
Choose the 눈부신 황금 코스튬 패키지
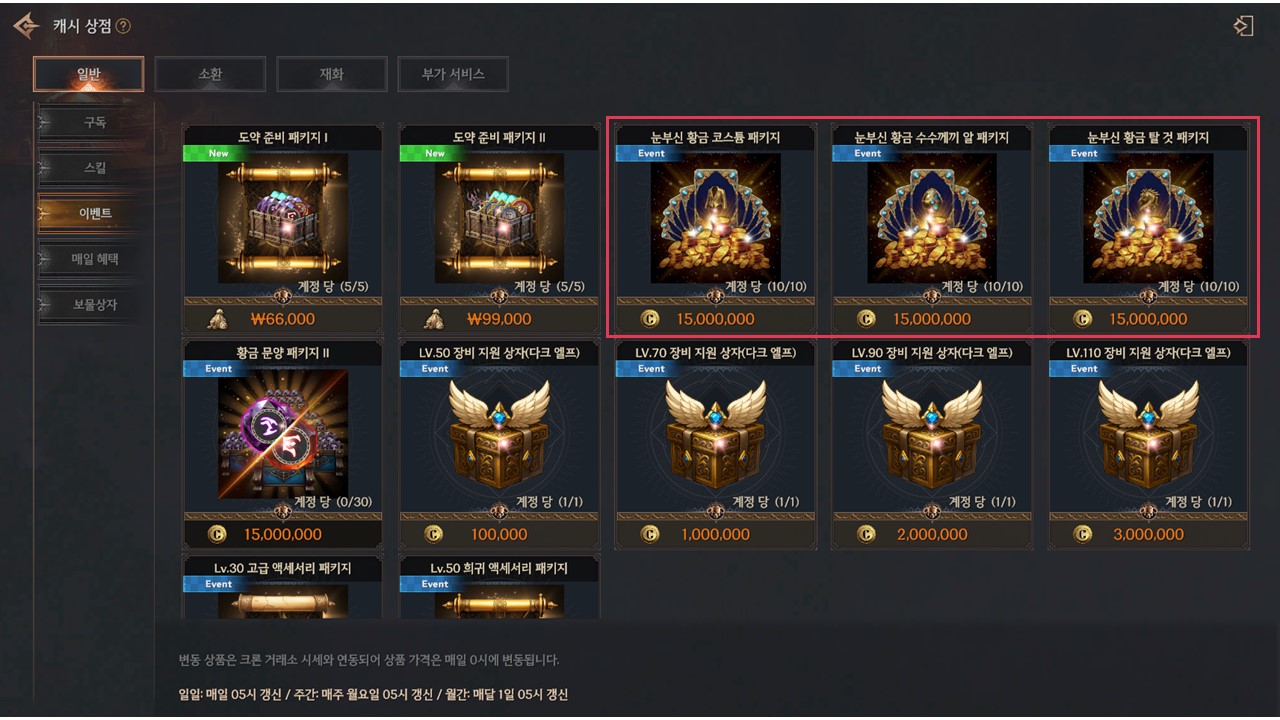715,218
